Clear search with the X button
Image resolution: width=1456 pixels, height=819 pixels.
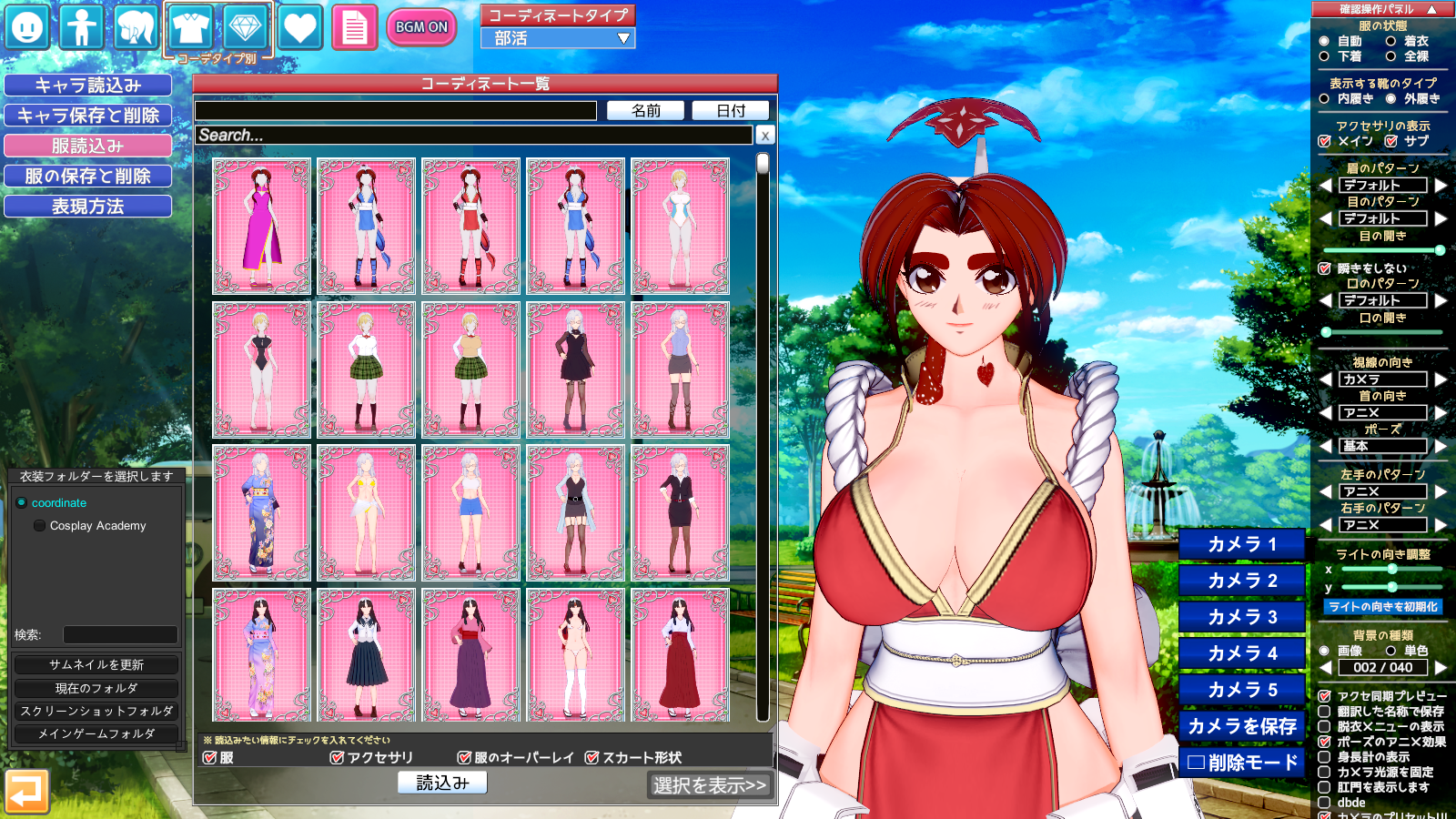pyautogui.click(x=765, y=136)
